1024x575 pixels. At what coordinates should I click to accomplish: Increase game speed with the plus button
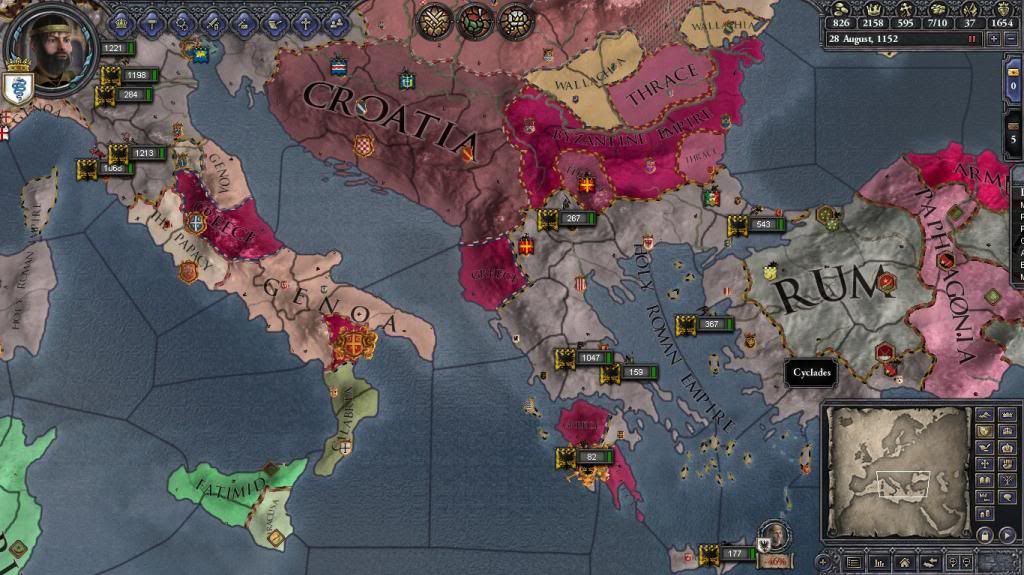tap(994, 39)
